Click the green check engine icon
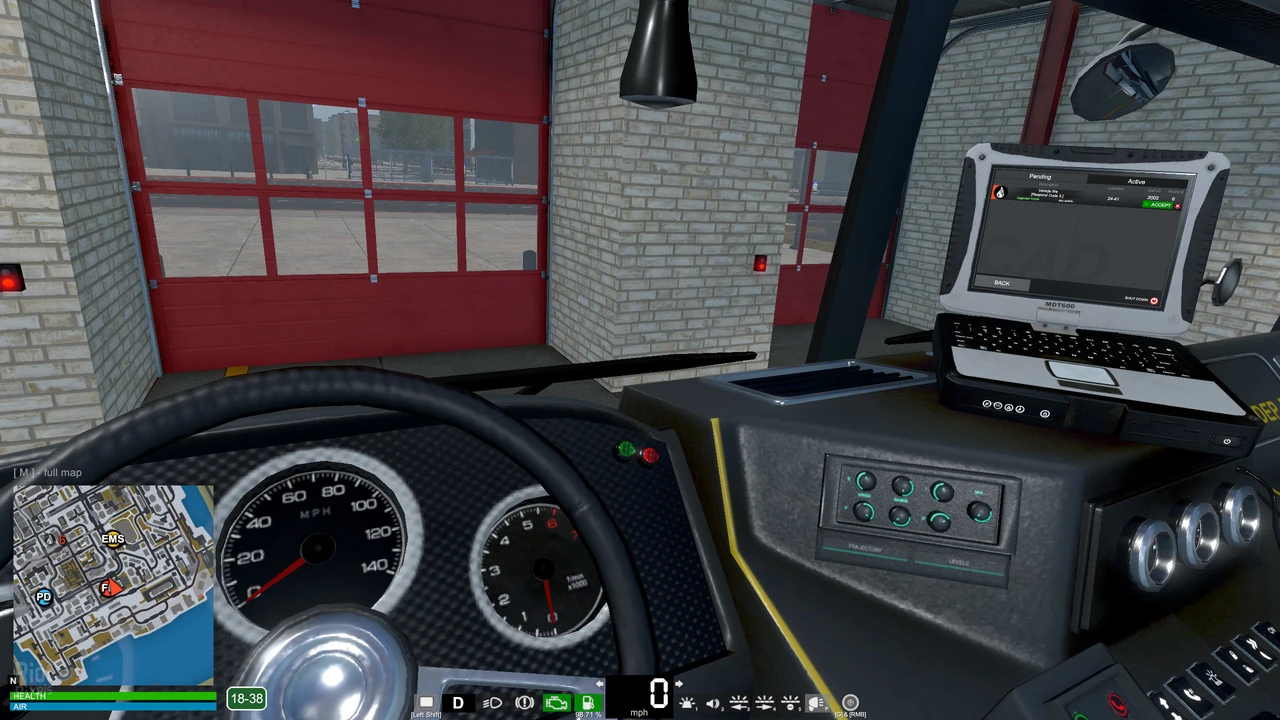The height and width of the screenshot is (720, 1280). point(556,703)
